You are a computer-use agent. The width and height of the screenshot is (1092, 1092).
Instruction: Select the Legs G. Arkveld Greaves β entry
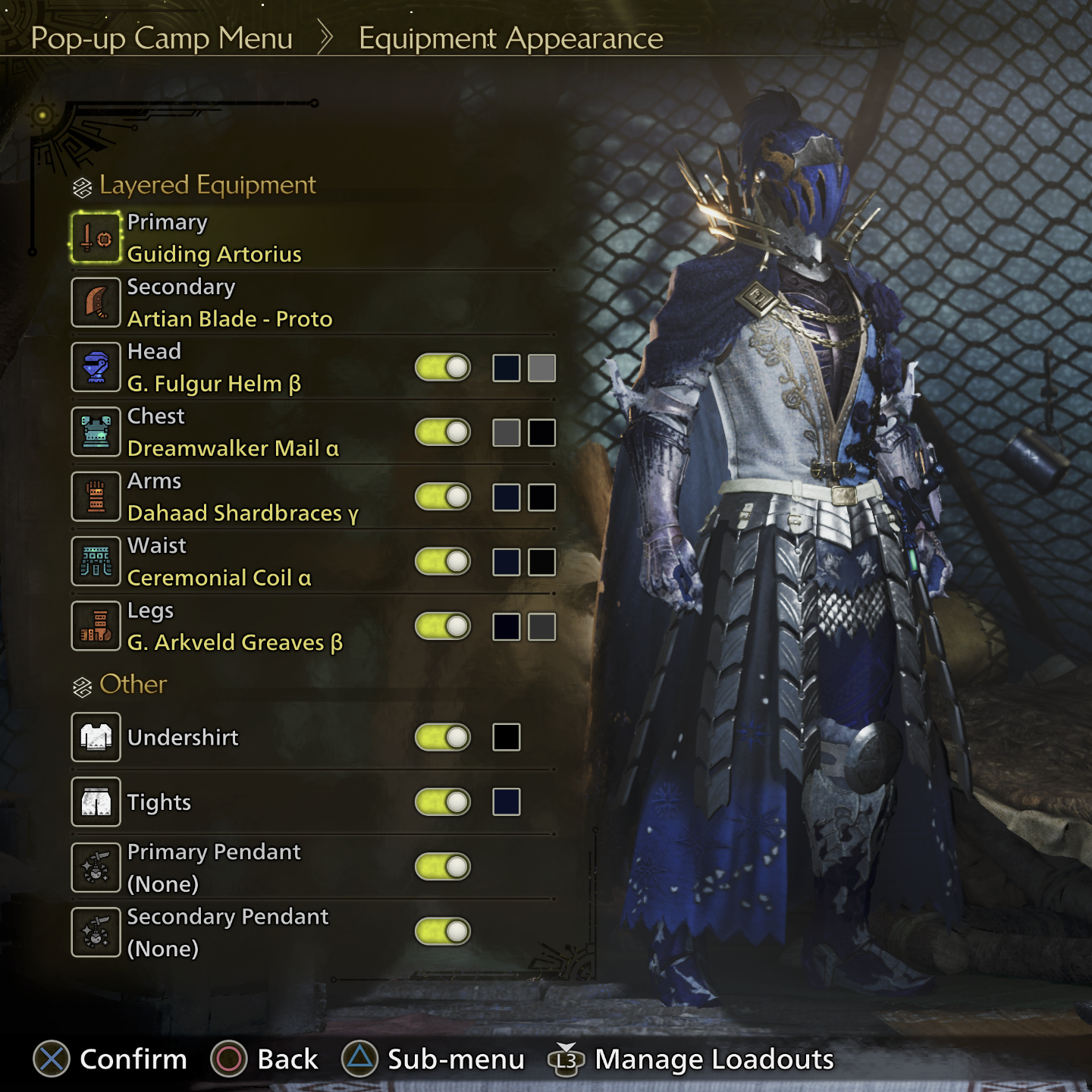(x=234, y=626)
